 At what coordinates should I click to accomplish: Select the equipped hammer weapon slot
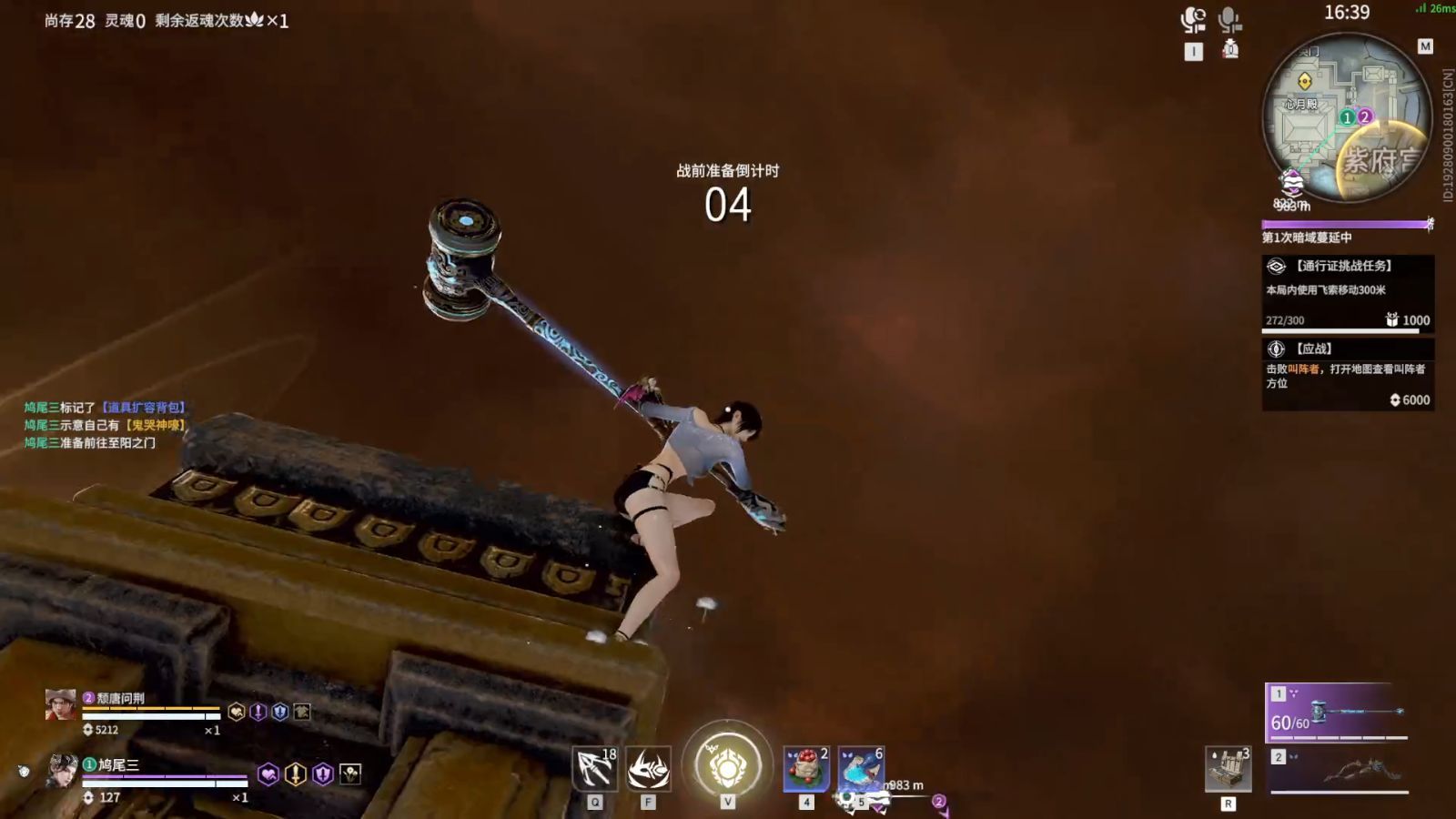1338,713
